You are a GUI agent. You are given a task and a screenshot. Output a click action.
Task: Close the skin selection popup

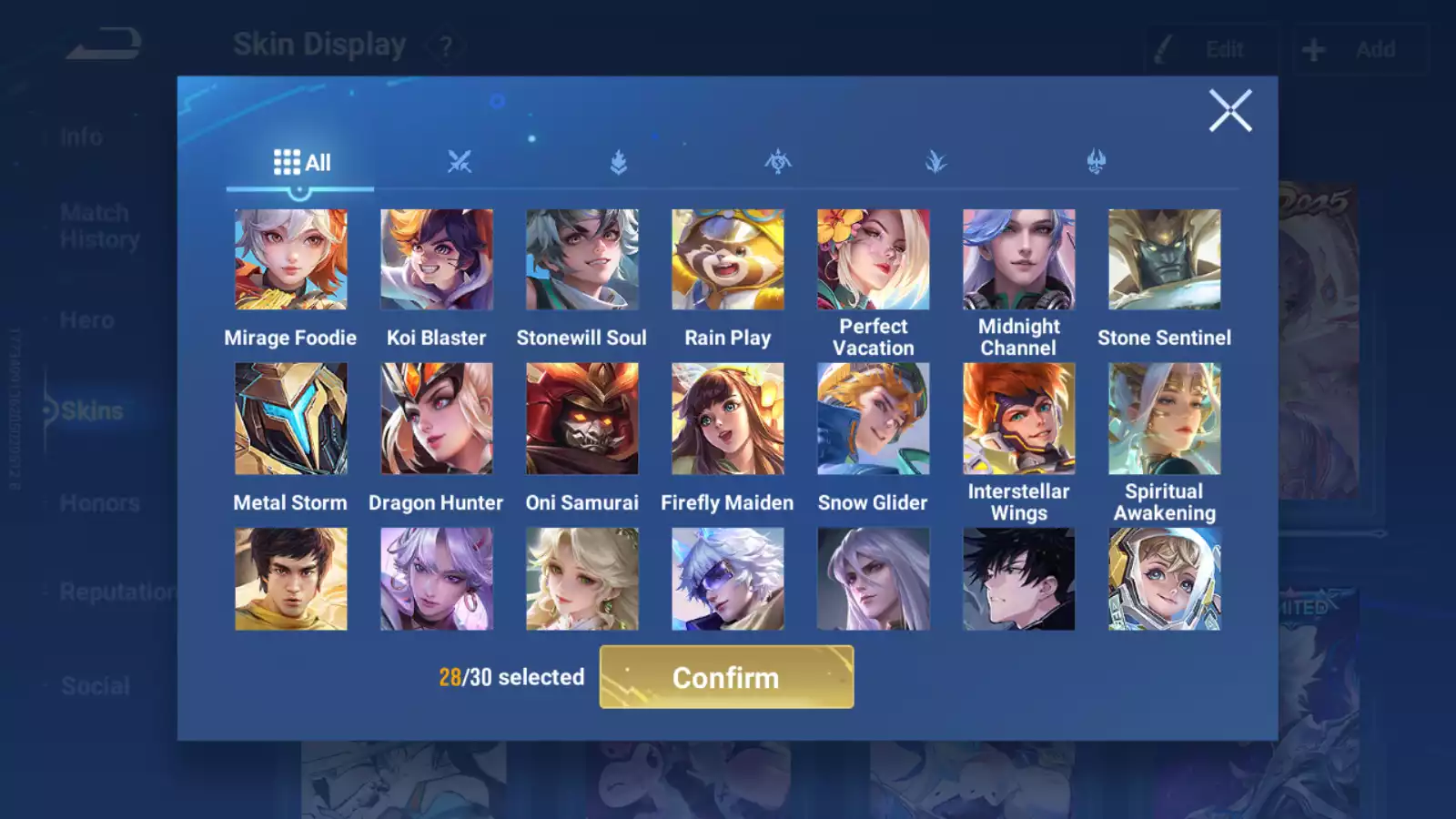point(1230,111)
